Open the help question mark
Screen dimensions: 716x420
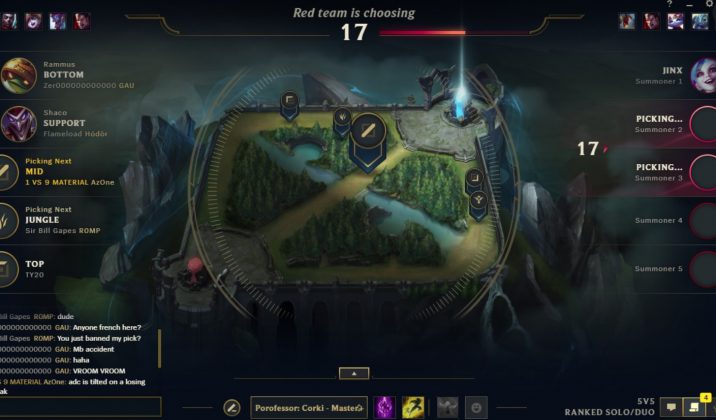click(x=669, y=5)
